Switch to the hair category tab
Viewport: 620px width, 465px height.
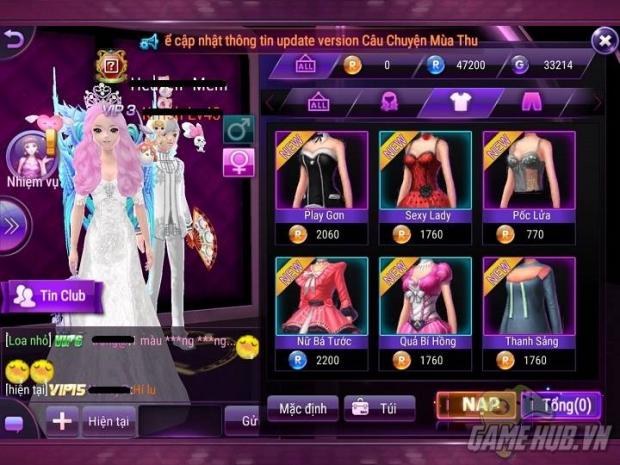tap(390, 102)
